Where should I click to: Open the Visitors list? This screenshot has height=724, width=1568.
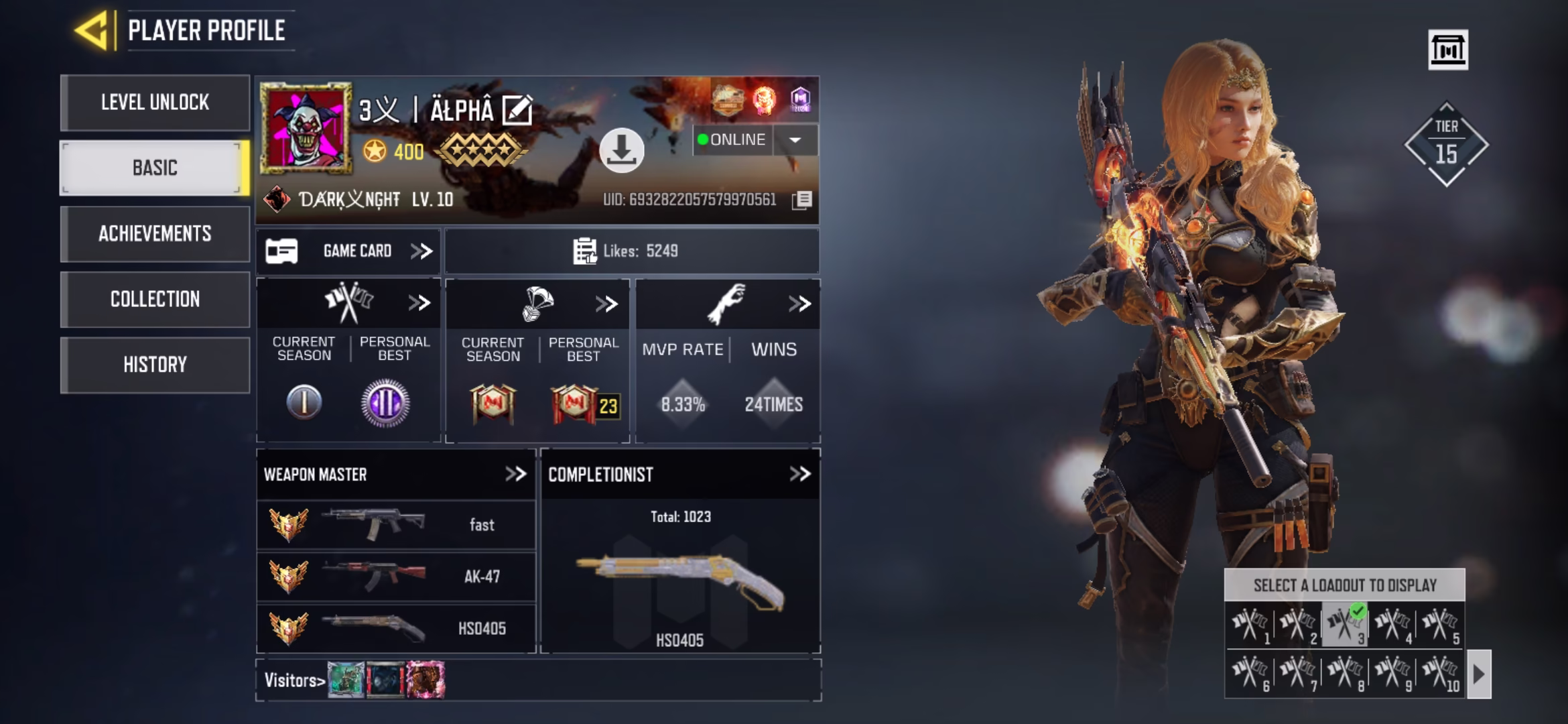(295, 680)
